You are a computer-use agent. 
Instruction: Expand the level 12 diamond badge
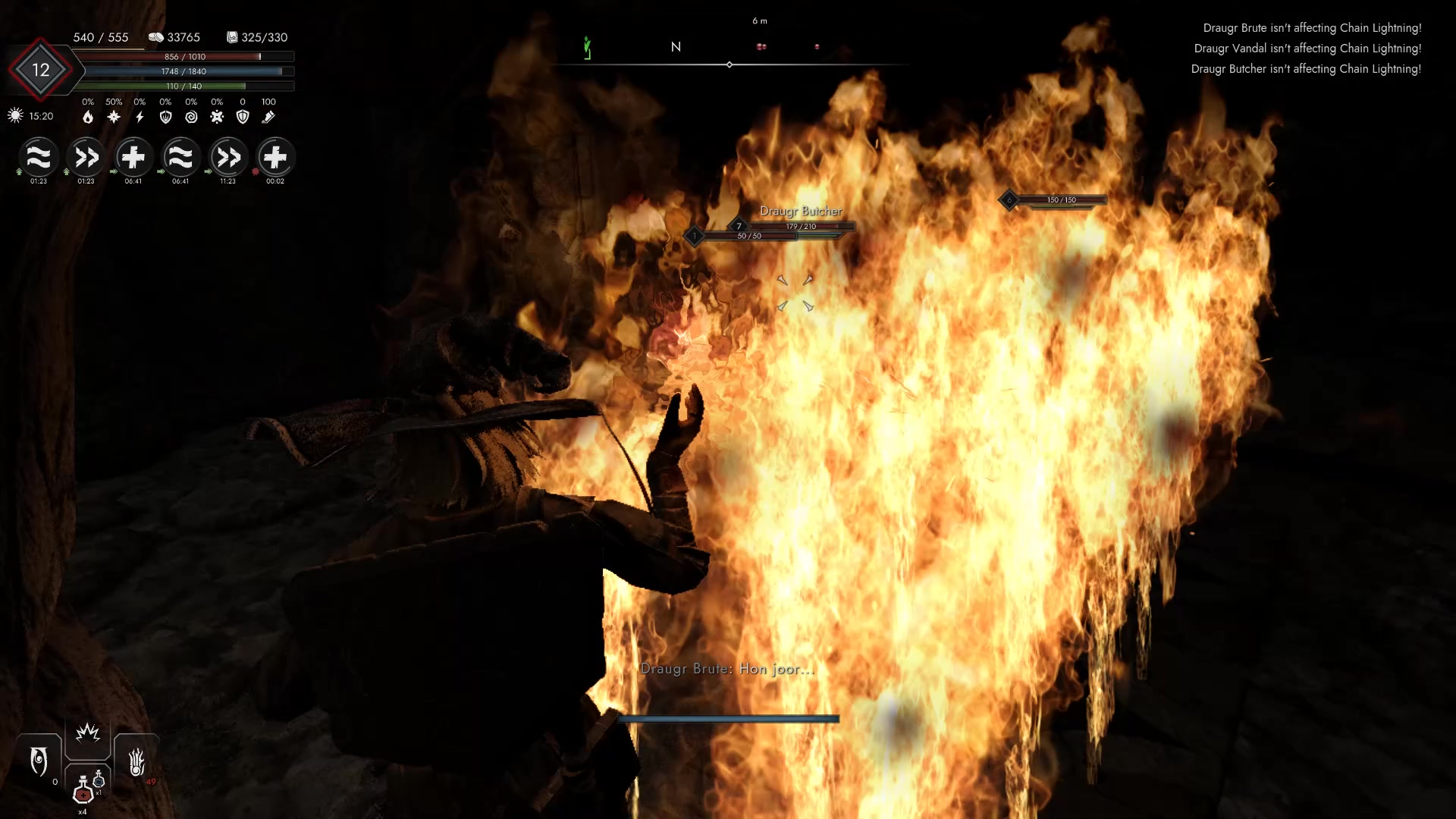pos(42,70)
